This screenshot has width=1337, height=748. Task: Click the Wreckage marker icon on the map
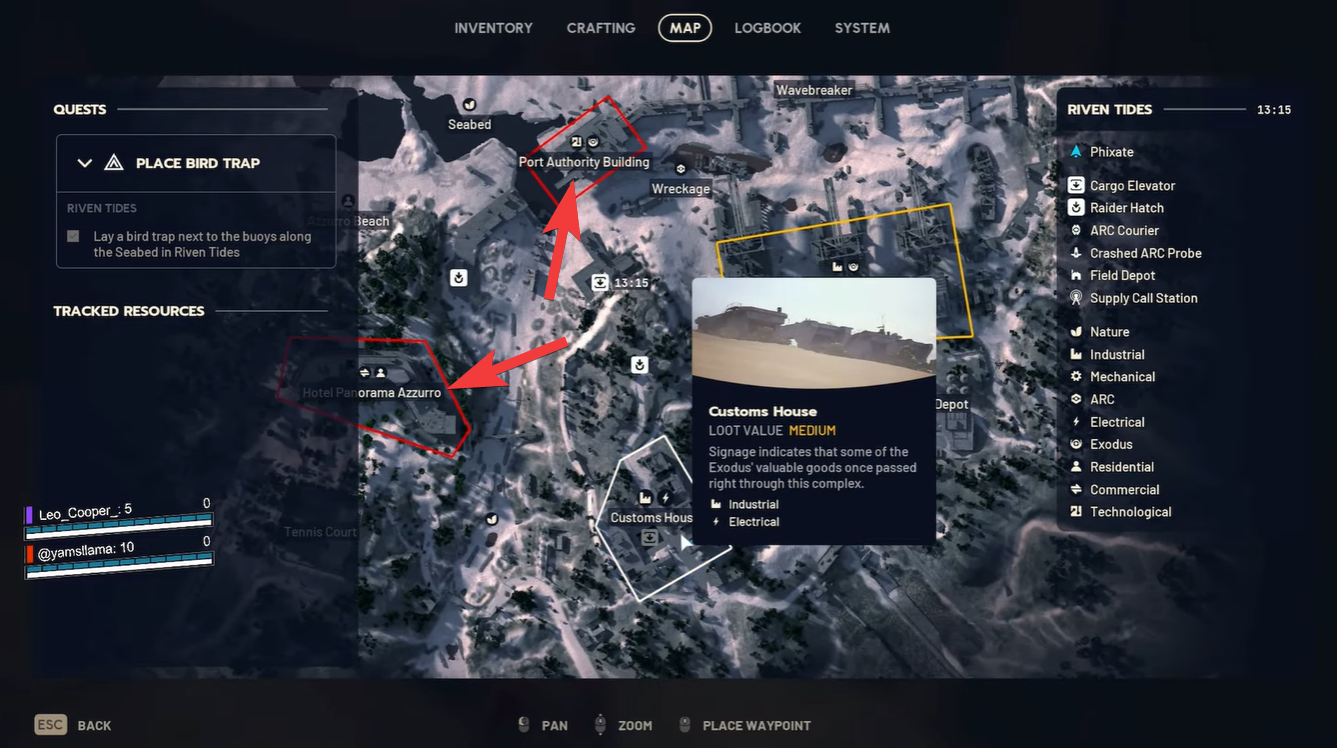pyautogui.click(x=681, y=168)
